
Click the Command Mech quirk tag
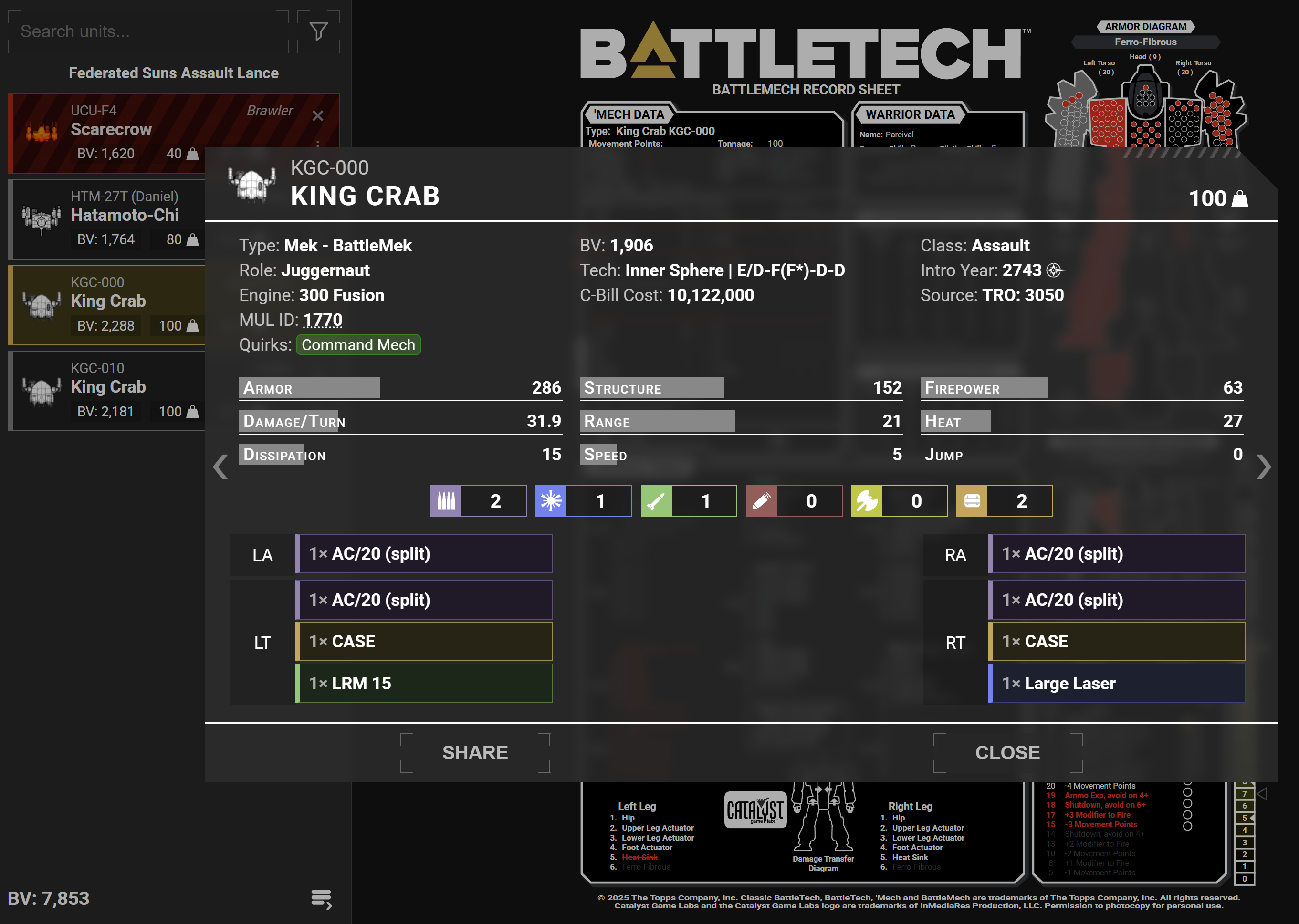pyautogui.click(x=358, y=345)
